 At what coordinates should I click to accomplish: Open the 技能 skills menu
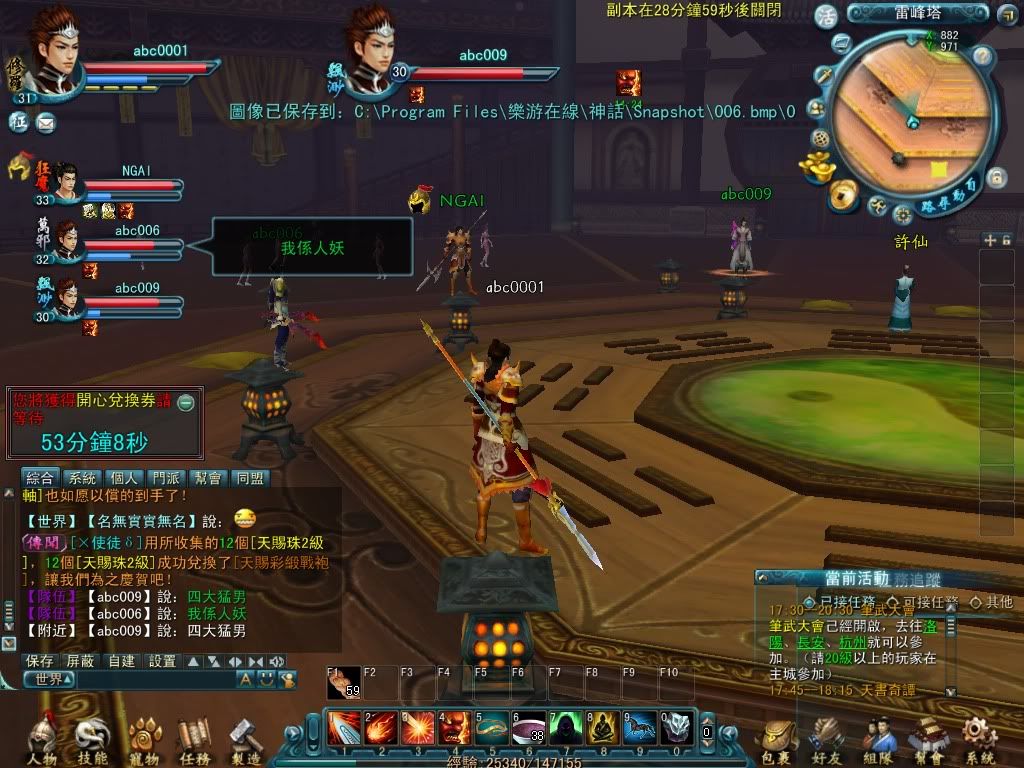tap(91, 741)
